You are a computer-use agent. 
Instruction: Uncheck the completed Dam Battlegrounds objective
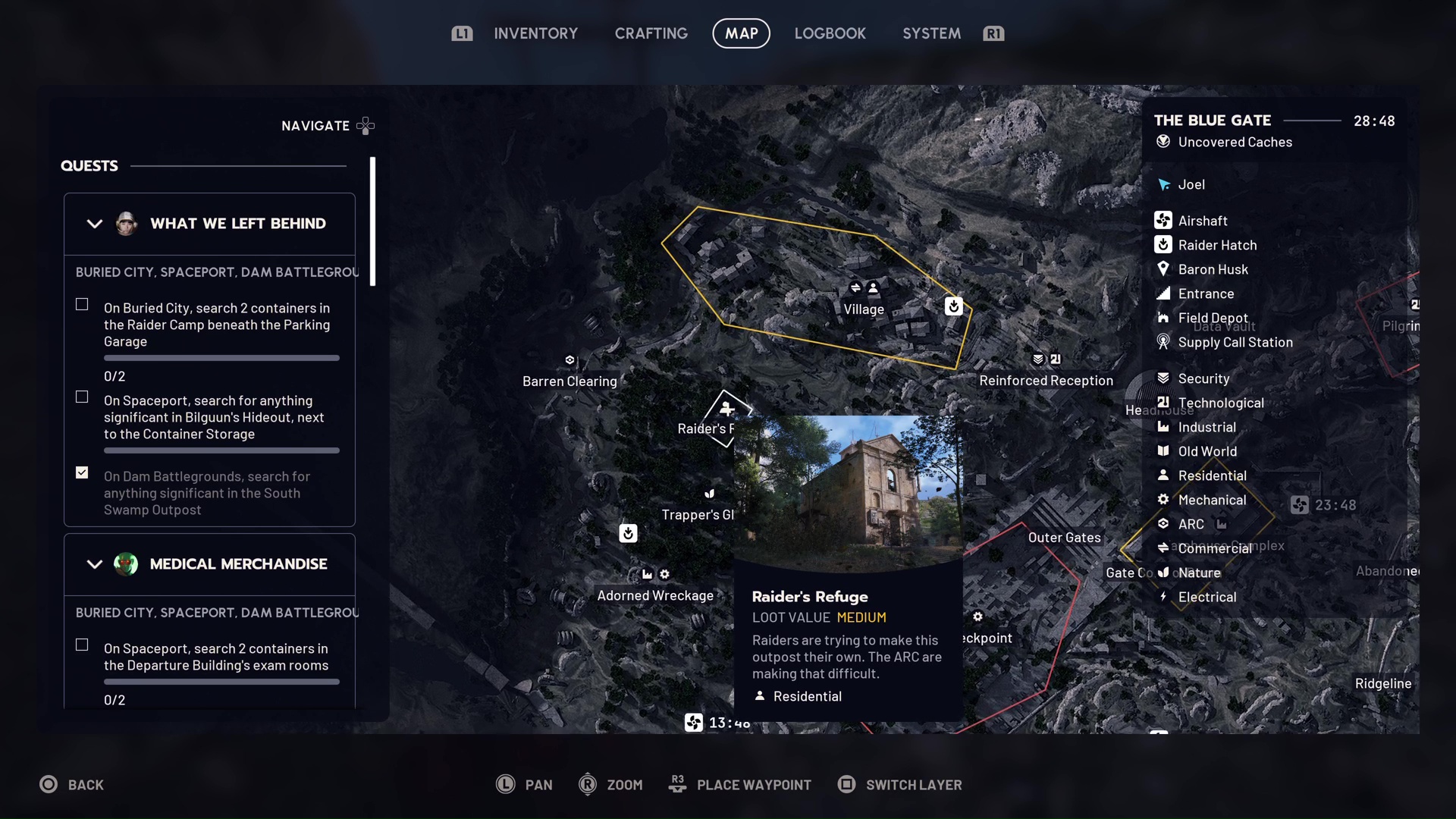[81, 472]
